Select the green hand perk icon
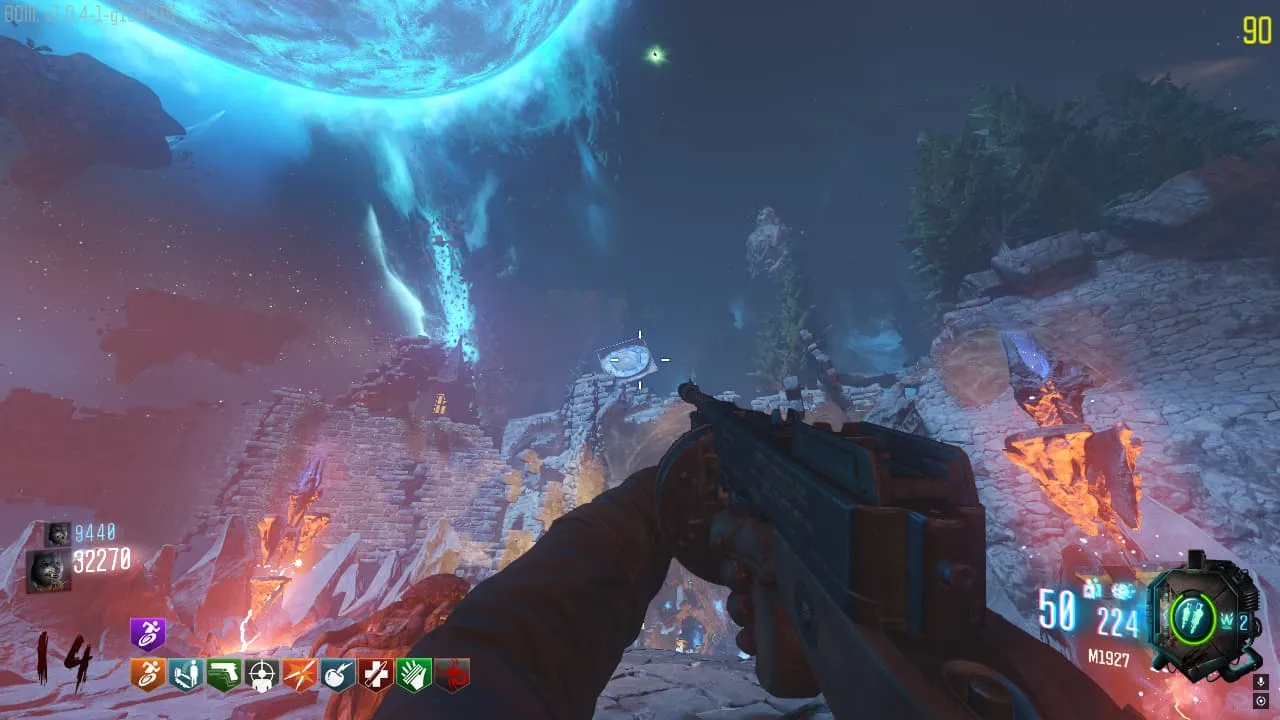Viewport: 1280px width, 720px height. point(413,675)
